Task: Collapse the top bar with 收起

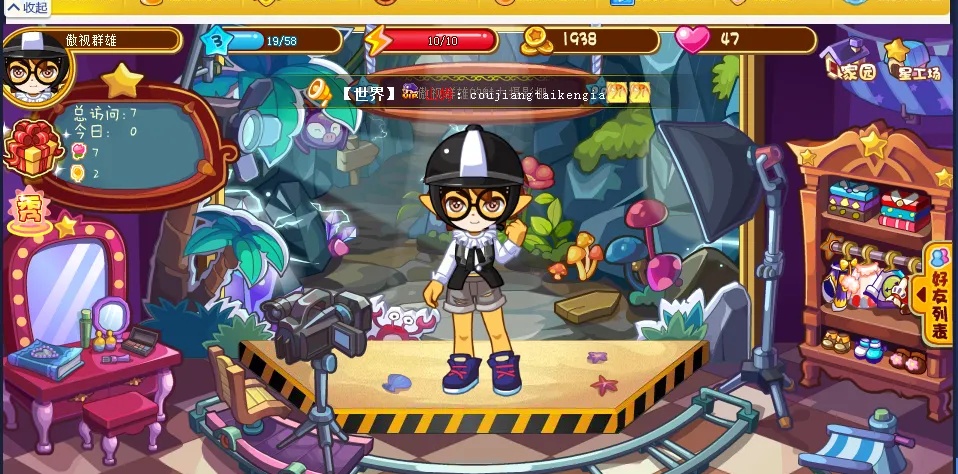Action: click(x=26, y=8)
